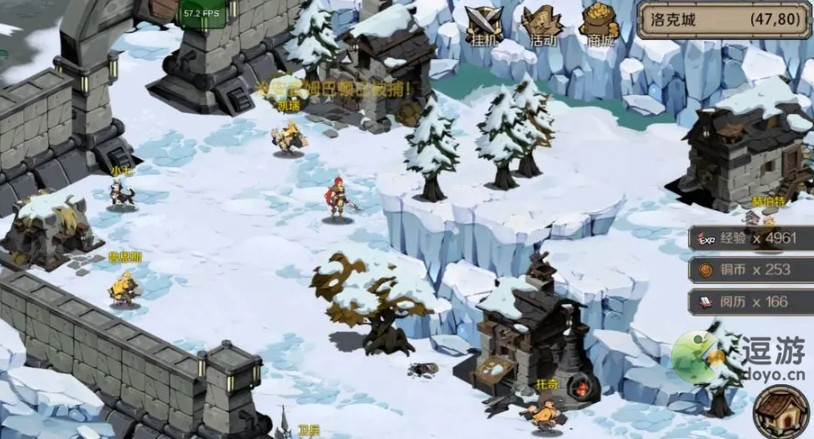Open the 商城 shop gold sack icon
The width and height of the screenshot is (814, 439).
[x=599, y=26]
